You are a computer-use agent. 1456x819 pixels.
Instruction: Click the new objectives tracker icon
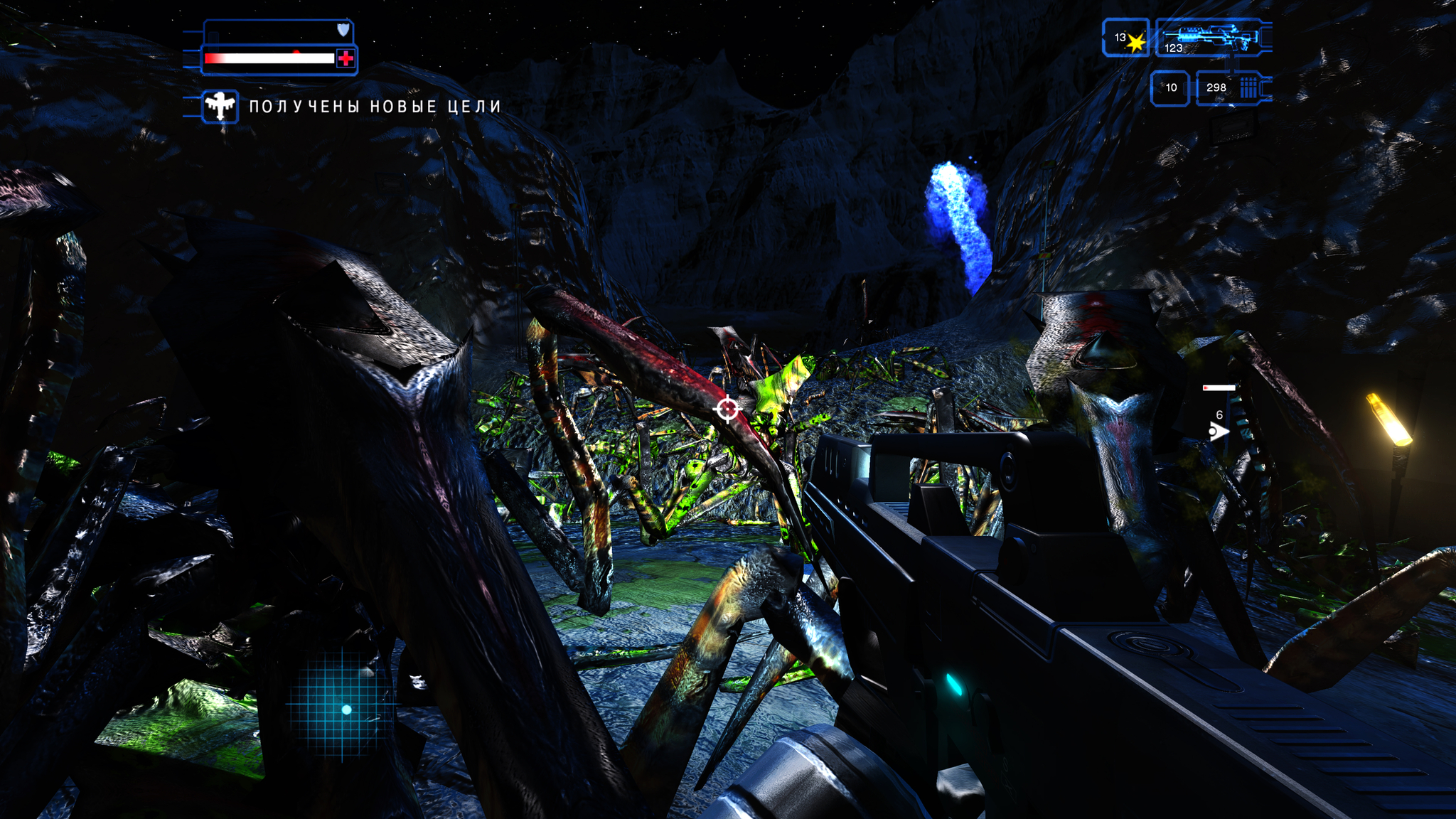(x=220, y=107)
